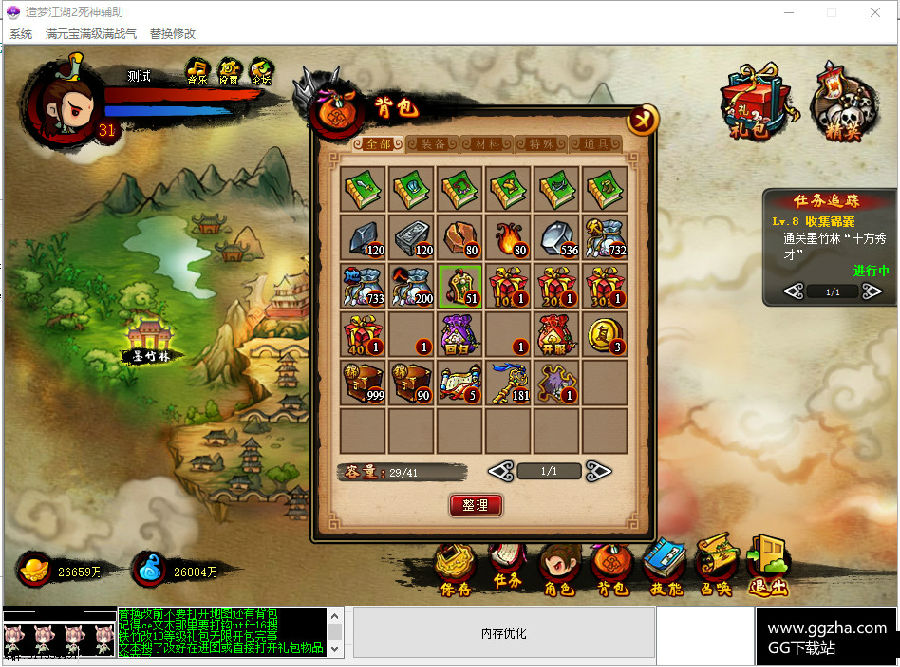900x667 pixels.
Task: Select the 特殊 special items tab
Action: coord(541,144)
